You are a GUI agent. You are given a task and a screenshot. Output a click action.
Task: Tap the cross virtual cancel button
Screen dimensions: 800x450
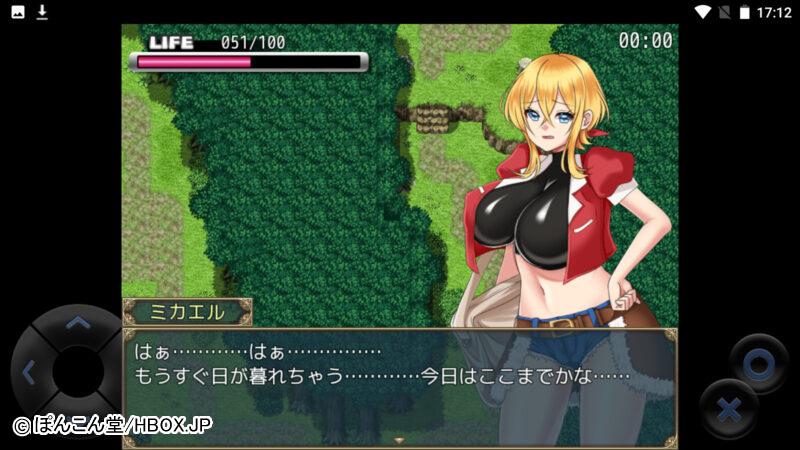click(x=729, y=409)
